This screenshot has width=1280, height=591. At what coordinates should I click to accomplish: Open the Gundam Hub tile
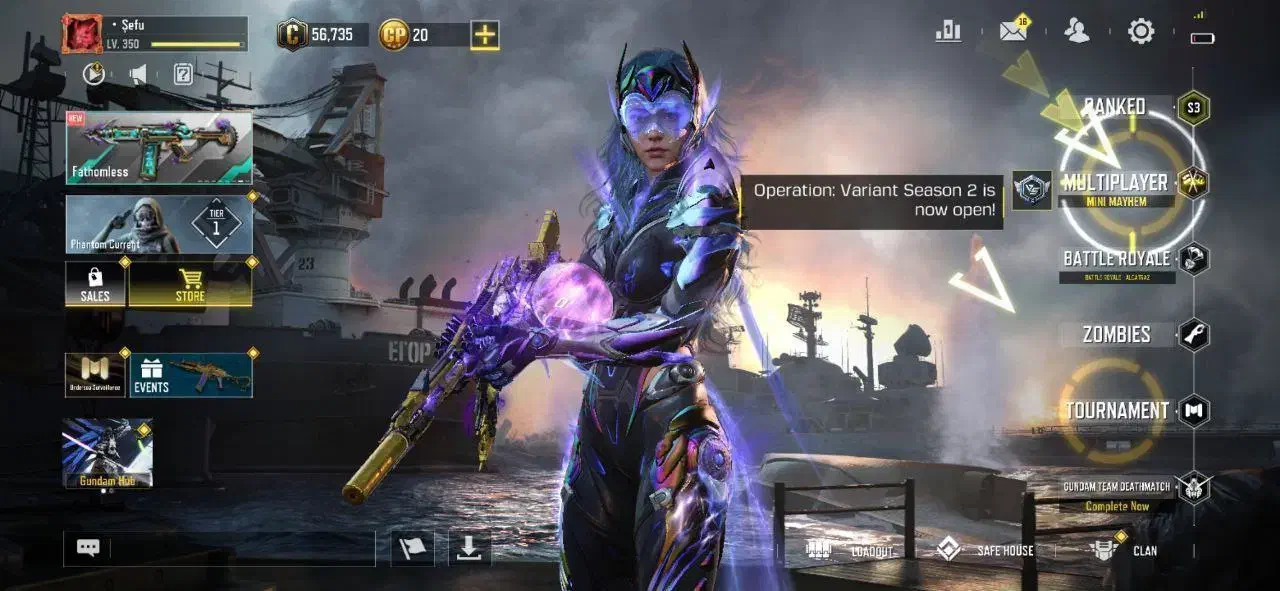point(107,453)
